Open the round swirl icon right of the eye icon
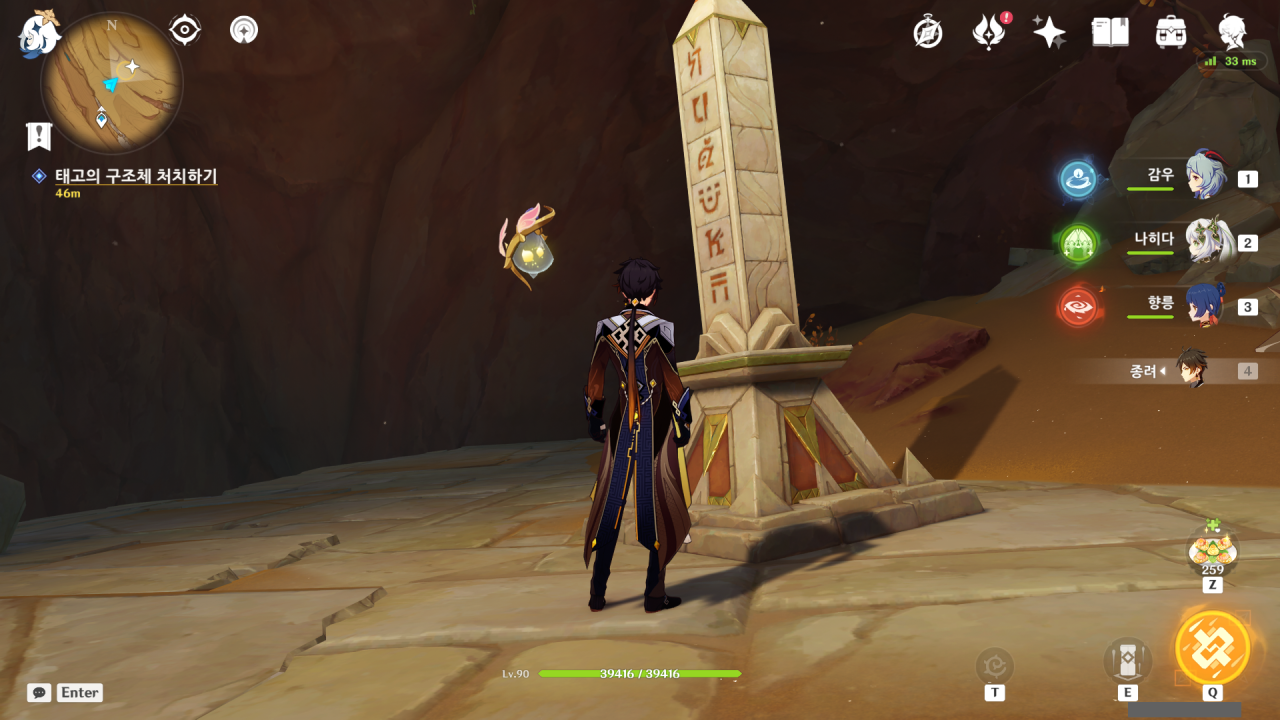 [x=243, y=30]
